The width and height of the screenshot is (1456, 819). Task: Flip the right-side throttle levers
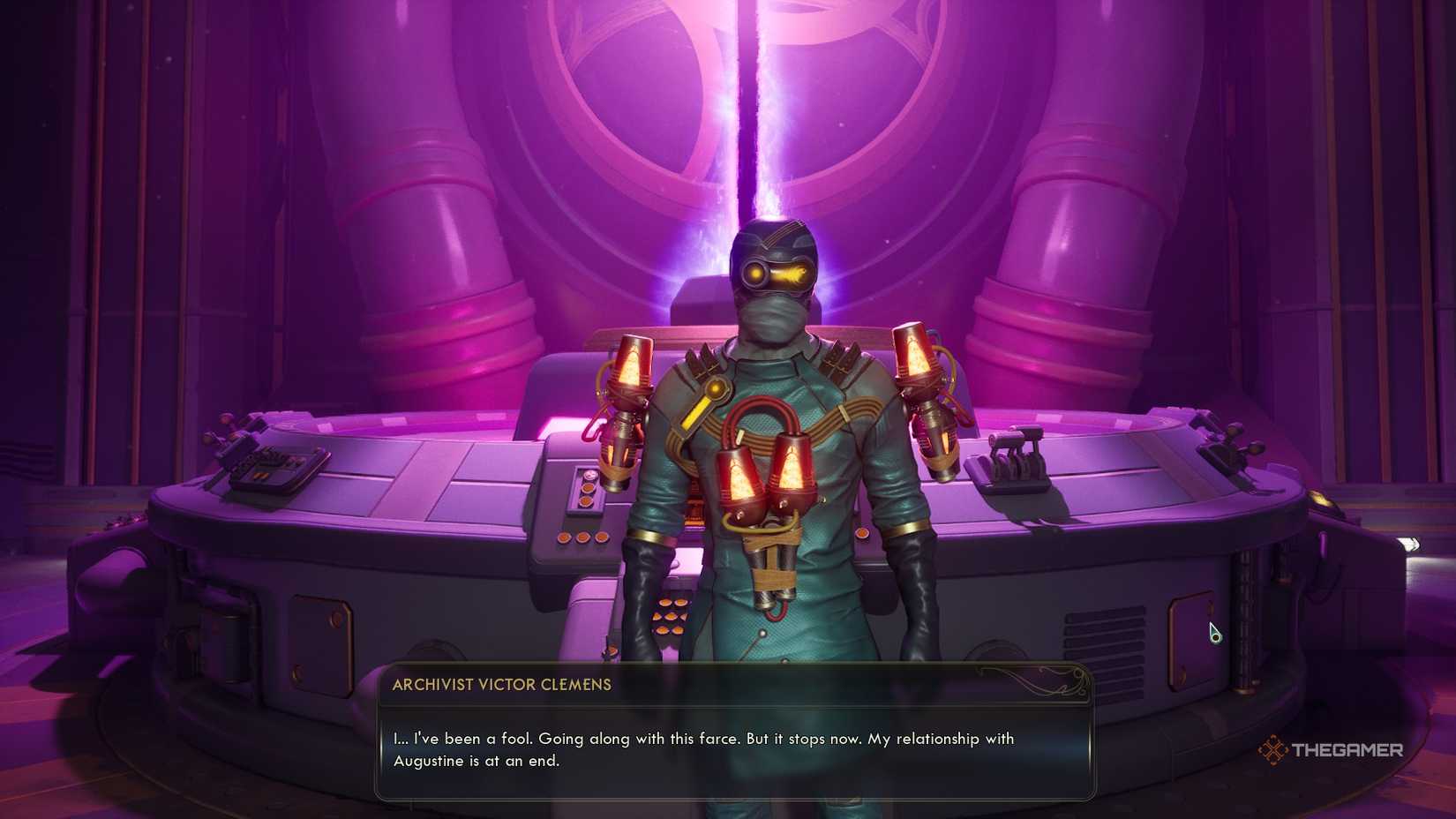coord(1015,455)
